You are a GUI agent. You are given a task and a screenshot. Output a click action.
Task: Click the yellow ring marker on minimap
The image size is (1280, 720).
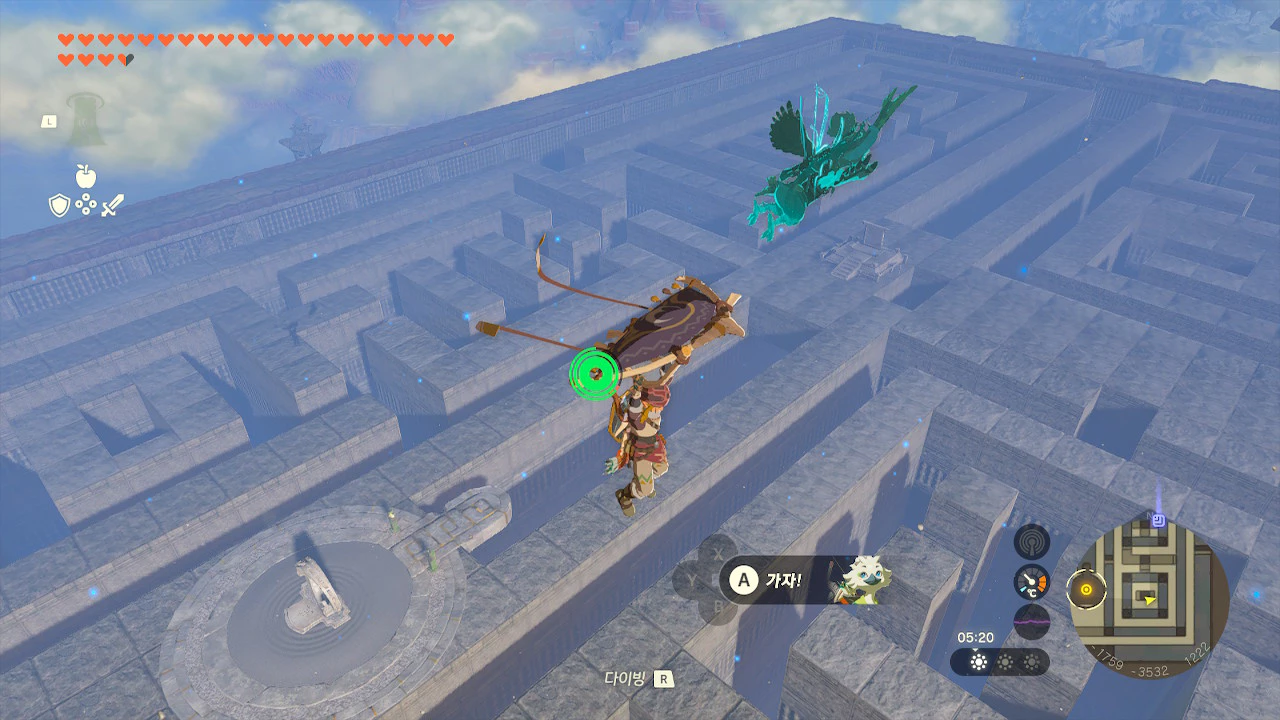(1083, 589)
